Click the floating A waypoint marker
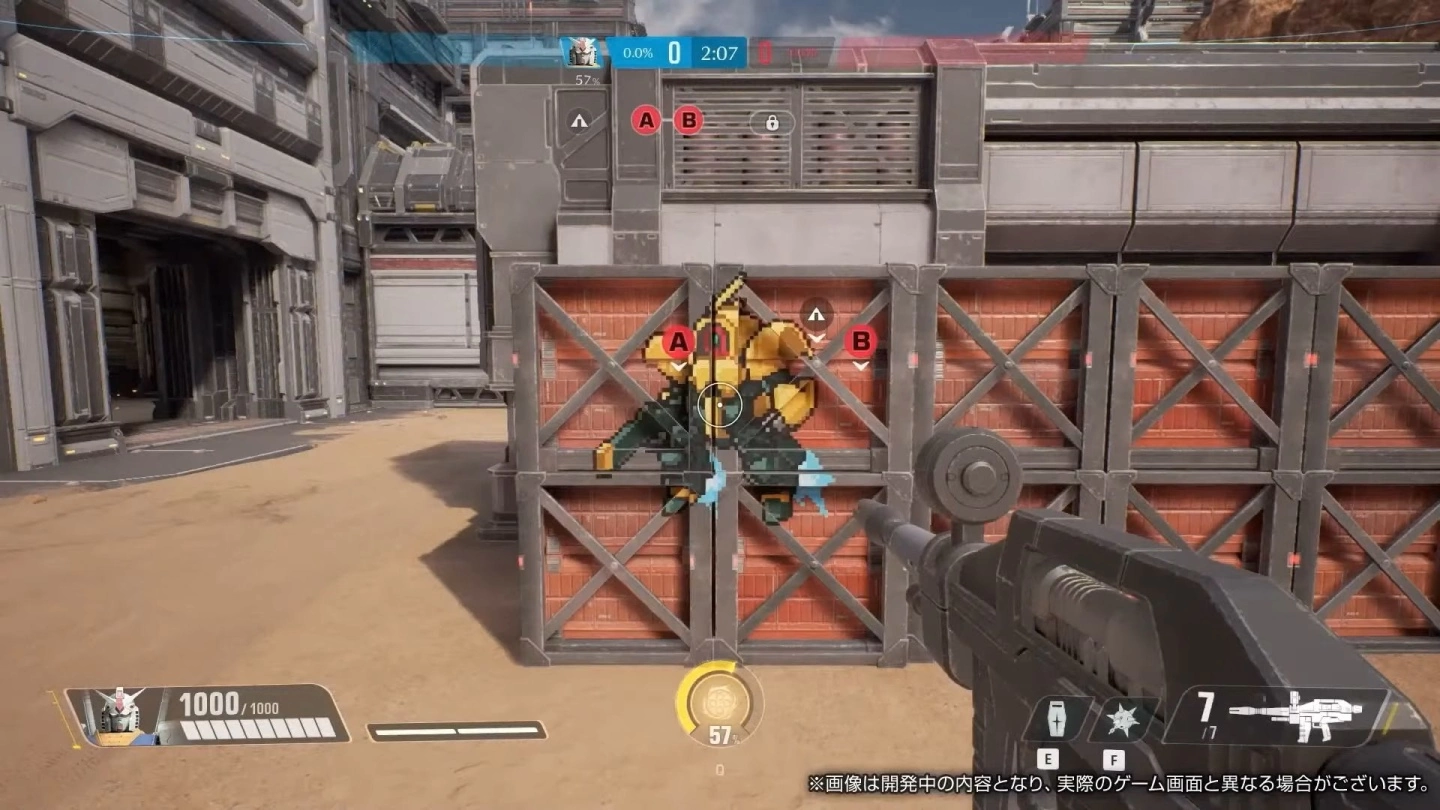The image size is (1440, 810). pos(679,343)
